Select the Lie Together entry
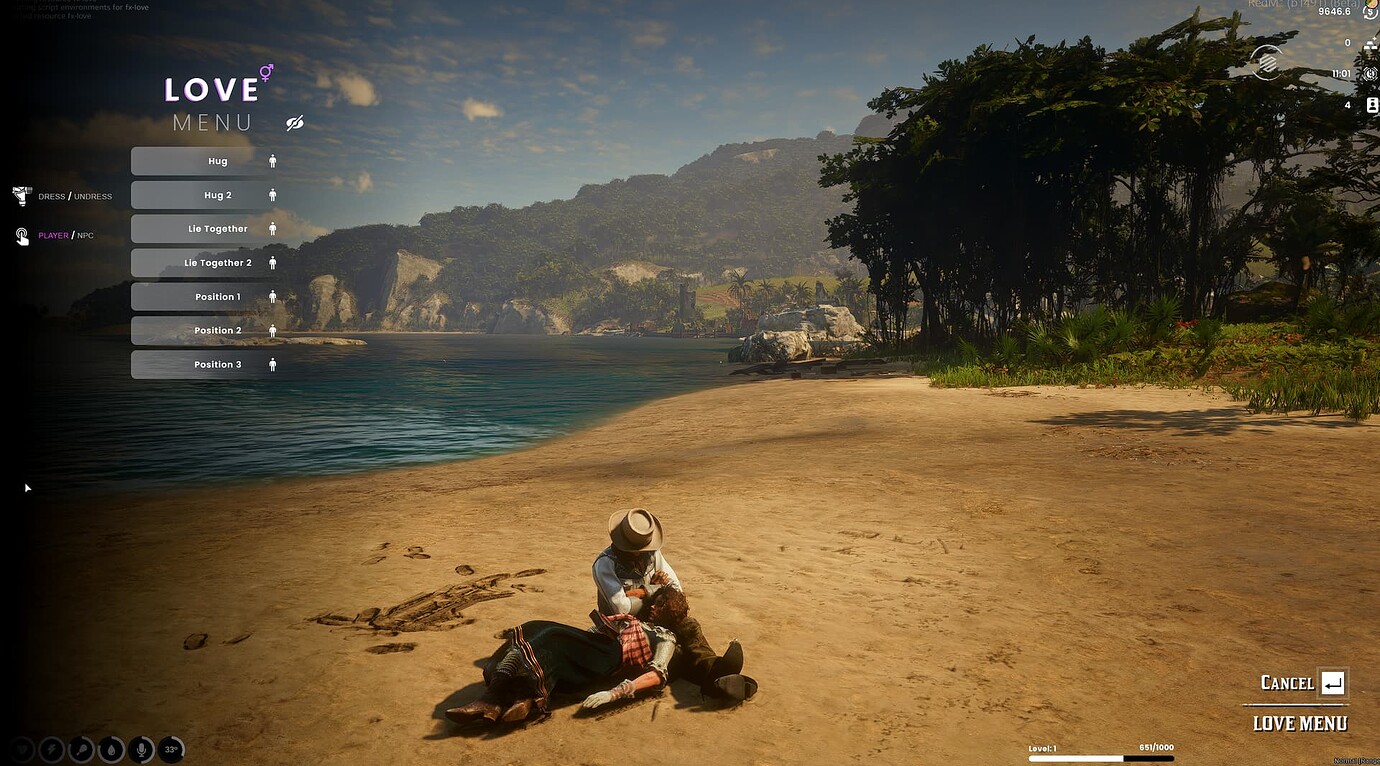Viewport: 1380px width, 766px height. (206, 229)
